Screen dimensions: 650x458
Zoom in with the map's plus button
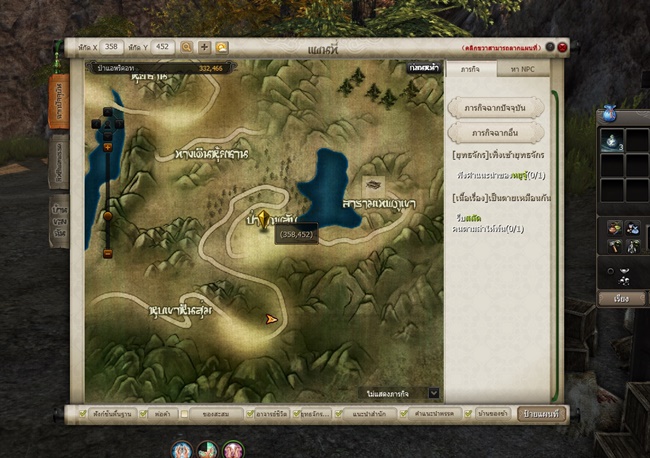[x=108, y=147]
